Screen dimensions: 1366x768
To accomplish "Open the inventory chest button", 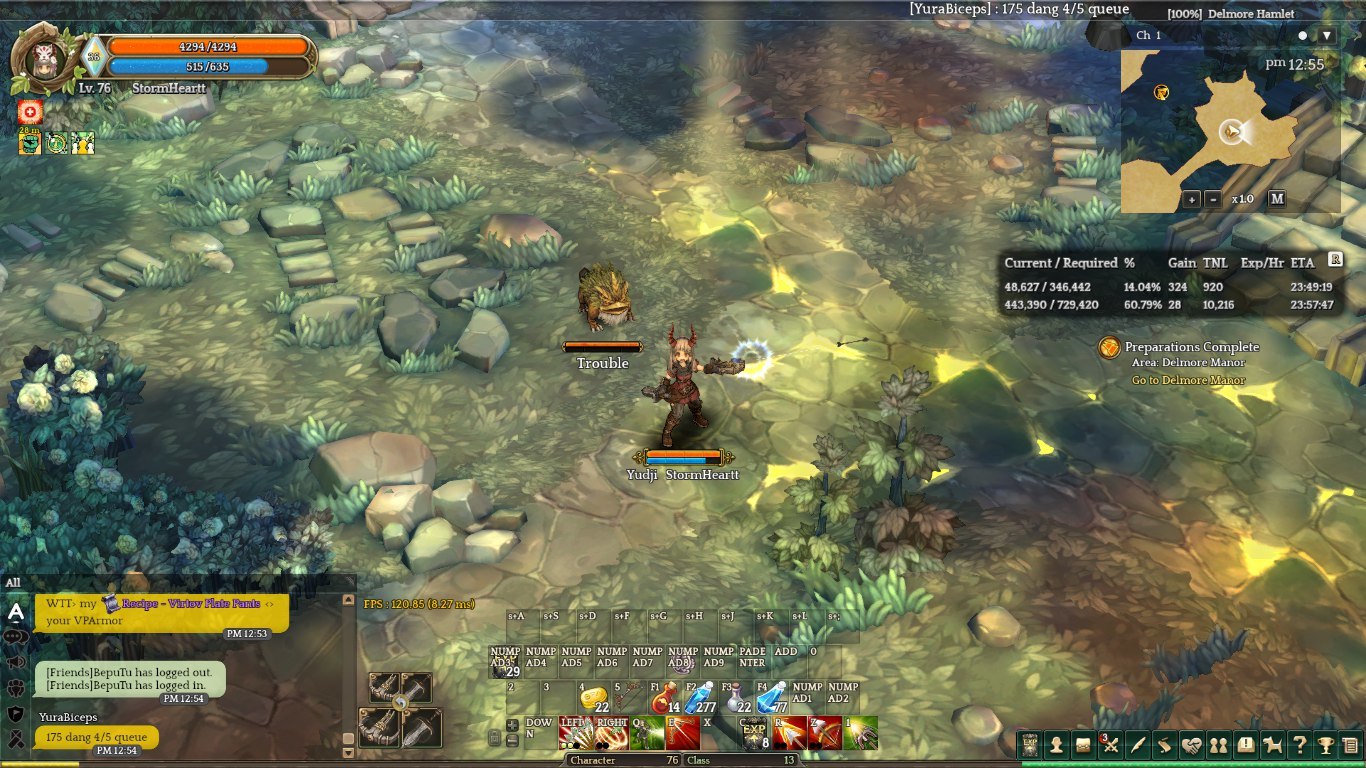I will [x=1082, y=745].
